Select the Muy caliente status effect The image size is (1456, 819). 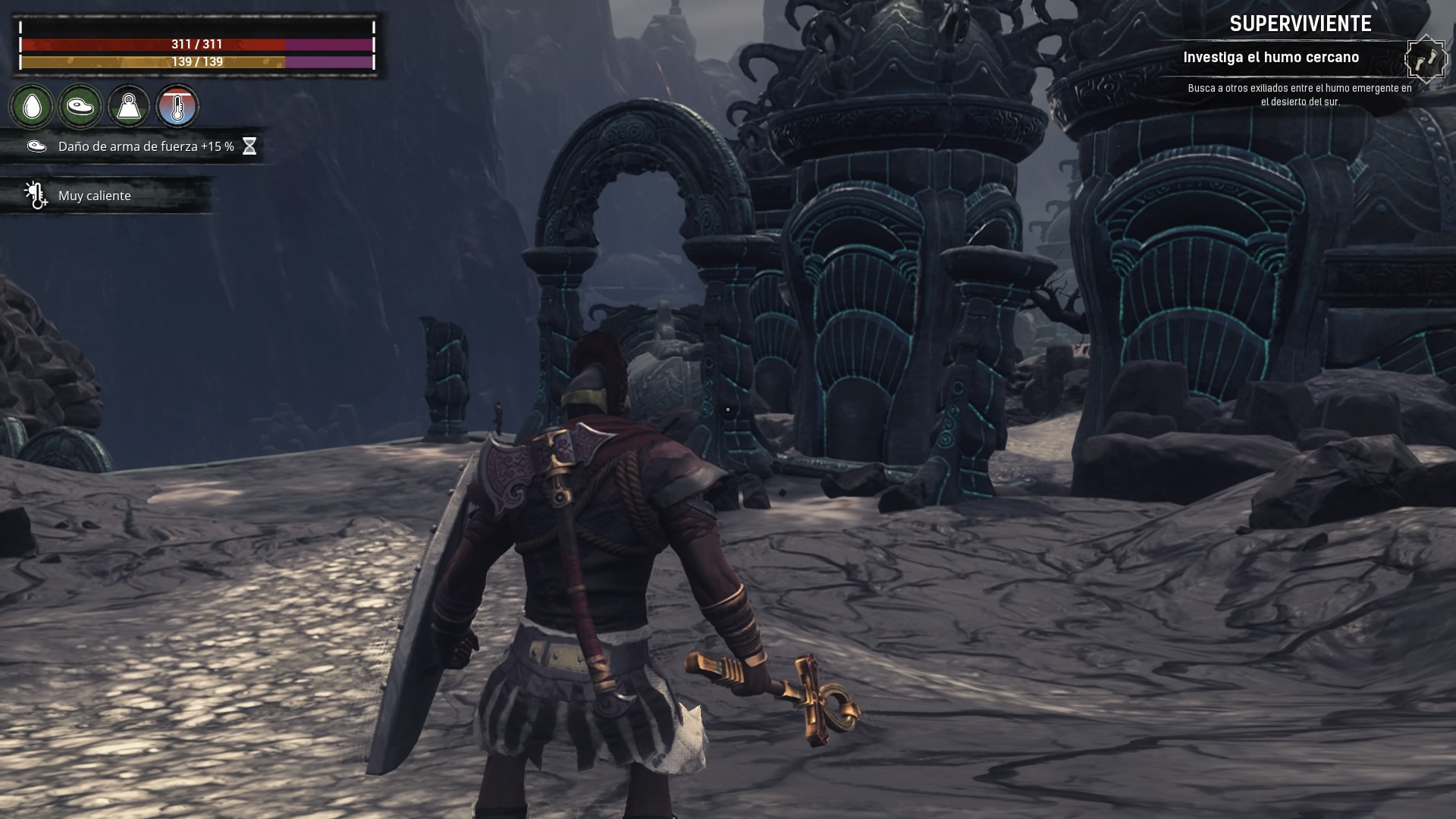click(94, 196)
